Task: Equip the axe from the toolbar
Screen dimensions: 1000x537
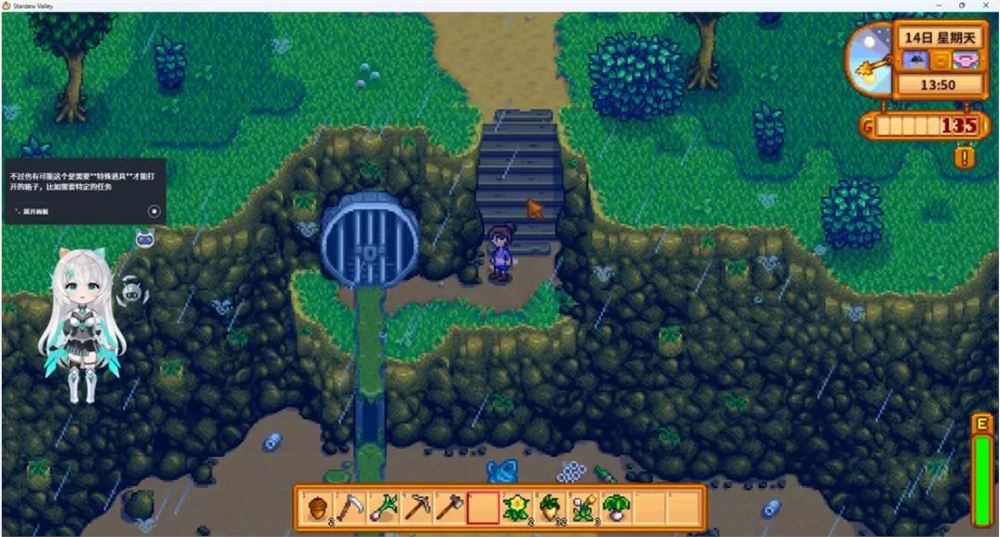Action: tap(449, 507)
